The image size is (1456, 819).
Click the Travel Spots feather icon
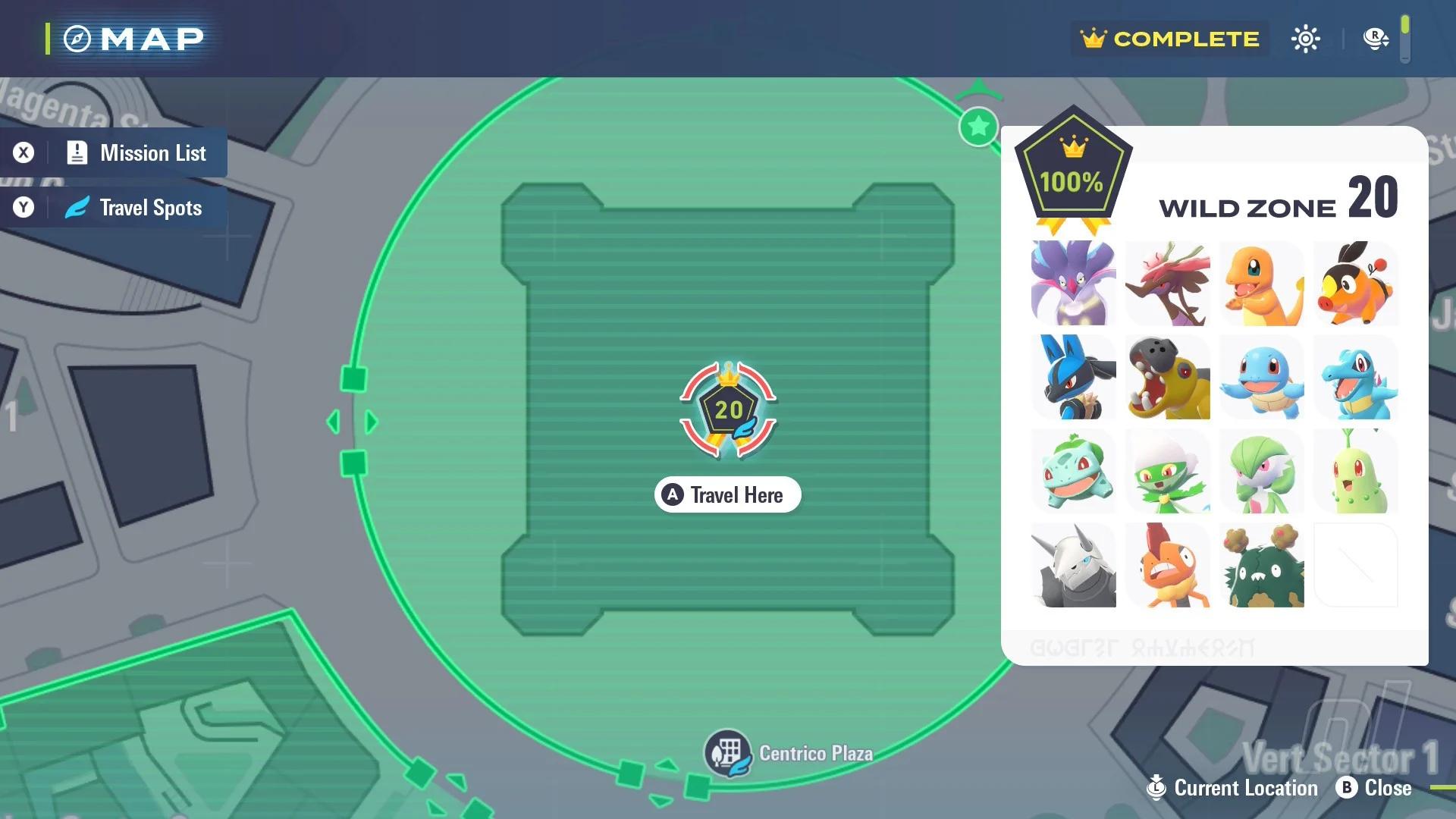pyautogui.click(x=77, y=207)
